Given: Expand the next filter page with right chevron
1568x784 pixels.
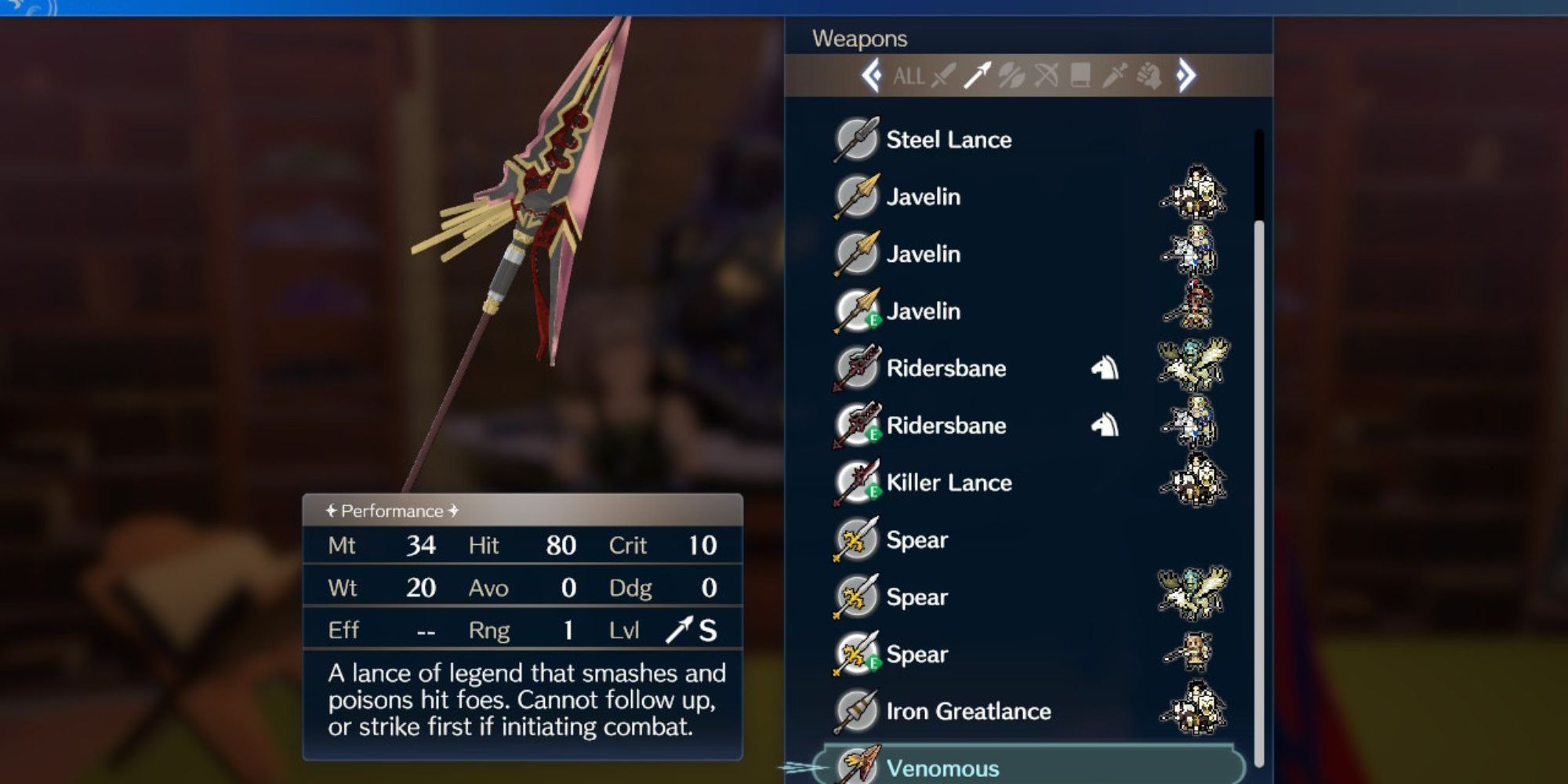Looking at the screenshot, I should pyautogui.click(x=1187, y=75).
